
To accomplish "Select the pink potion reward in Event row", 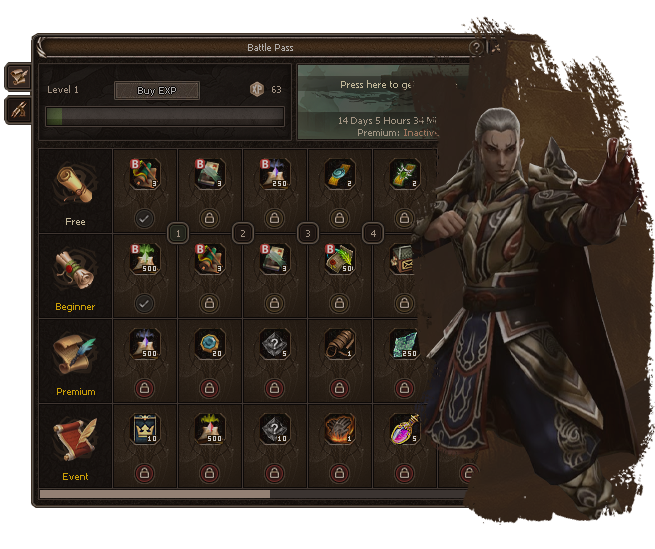I will click(402, 430).
